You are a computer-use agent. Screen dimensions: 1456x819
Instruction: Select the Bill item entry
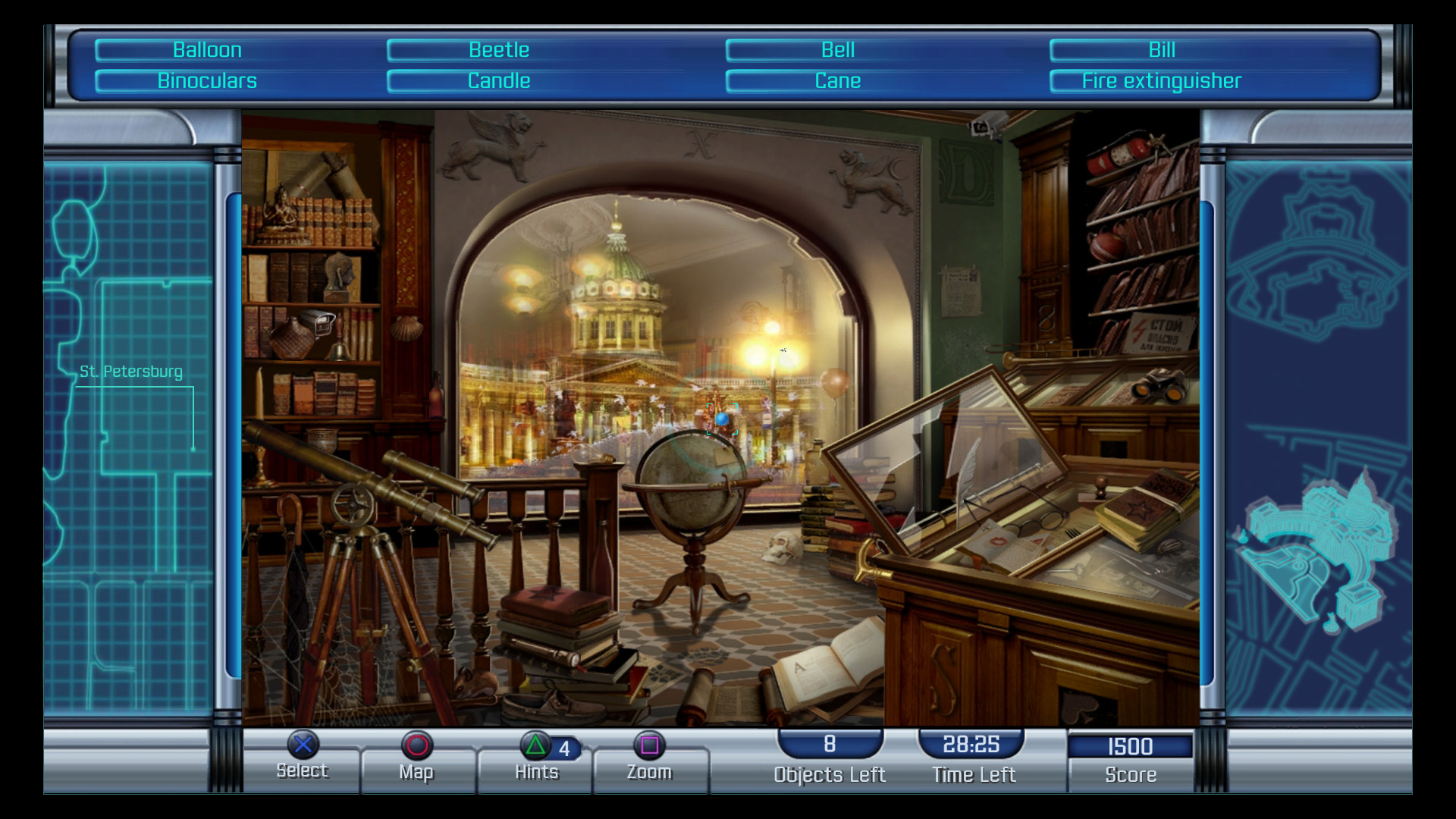point(1161,50)
